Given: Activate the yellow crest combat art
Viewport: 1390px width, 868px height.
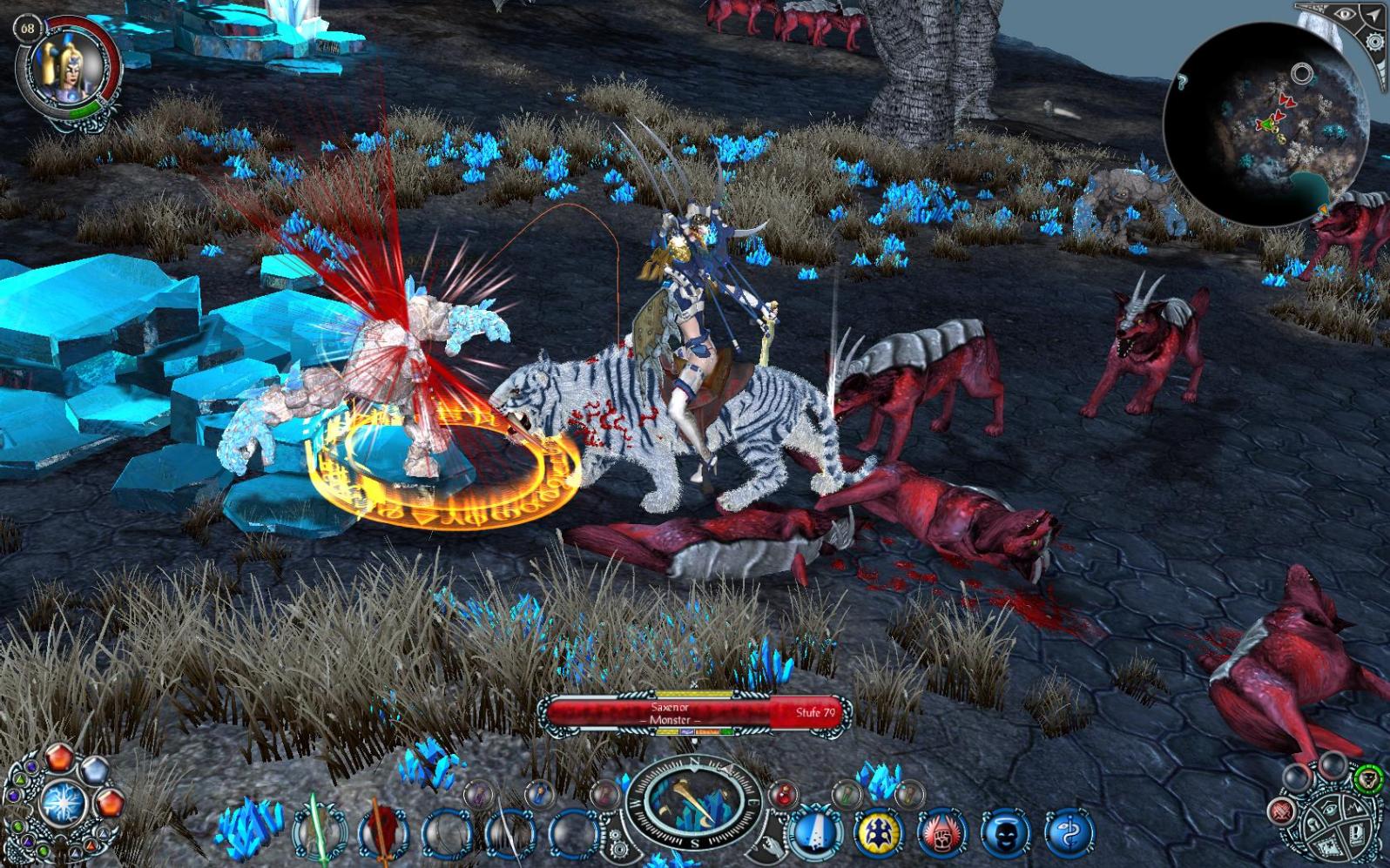Looking at the screenshot, I should (878, 832).
